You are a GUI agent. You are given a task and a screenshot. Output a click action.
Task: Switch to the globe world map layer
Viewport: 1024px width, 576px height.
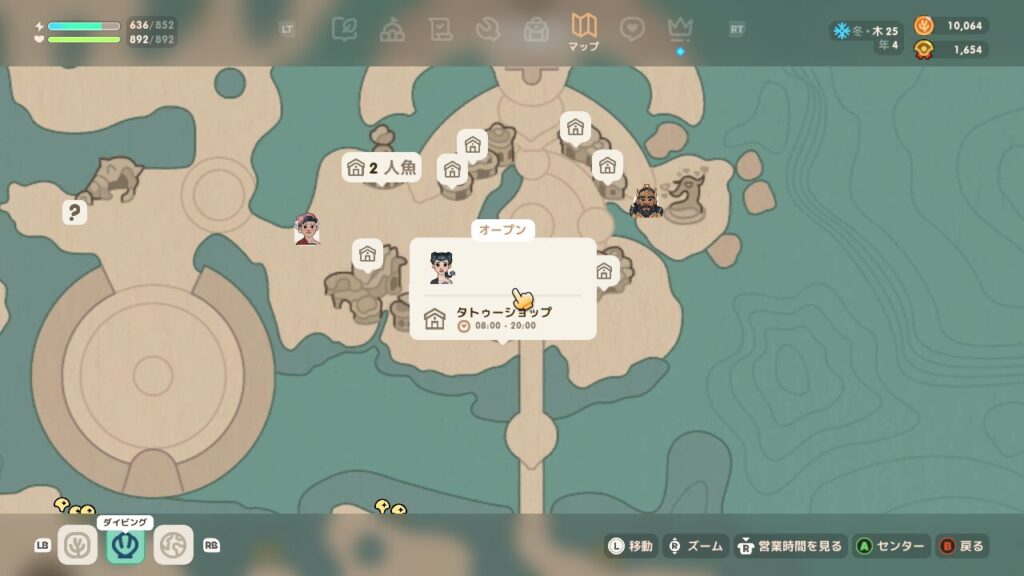click(x=173, y=545)
